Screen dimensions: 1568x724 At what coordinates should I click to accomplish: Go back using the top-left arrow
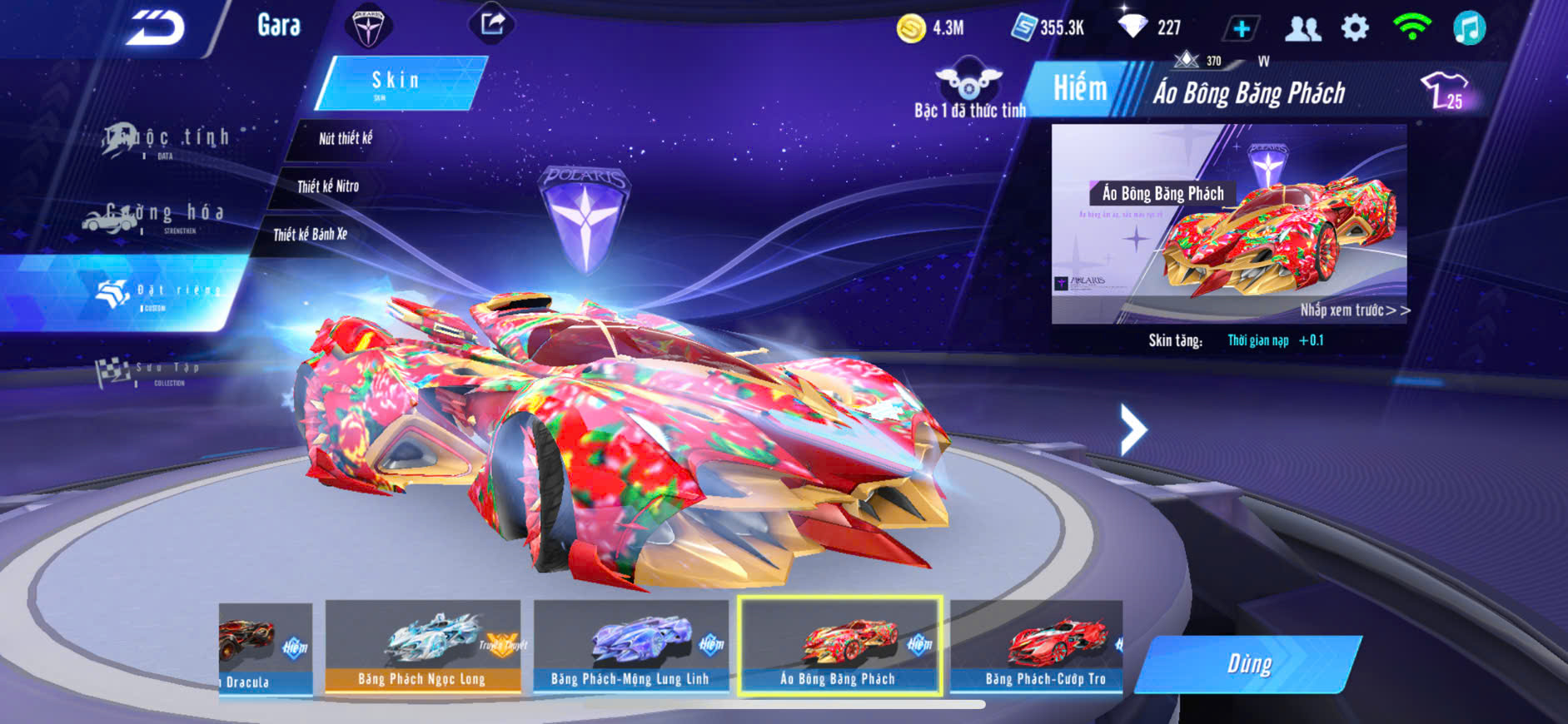pos(155,27)
